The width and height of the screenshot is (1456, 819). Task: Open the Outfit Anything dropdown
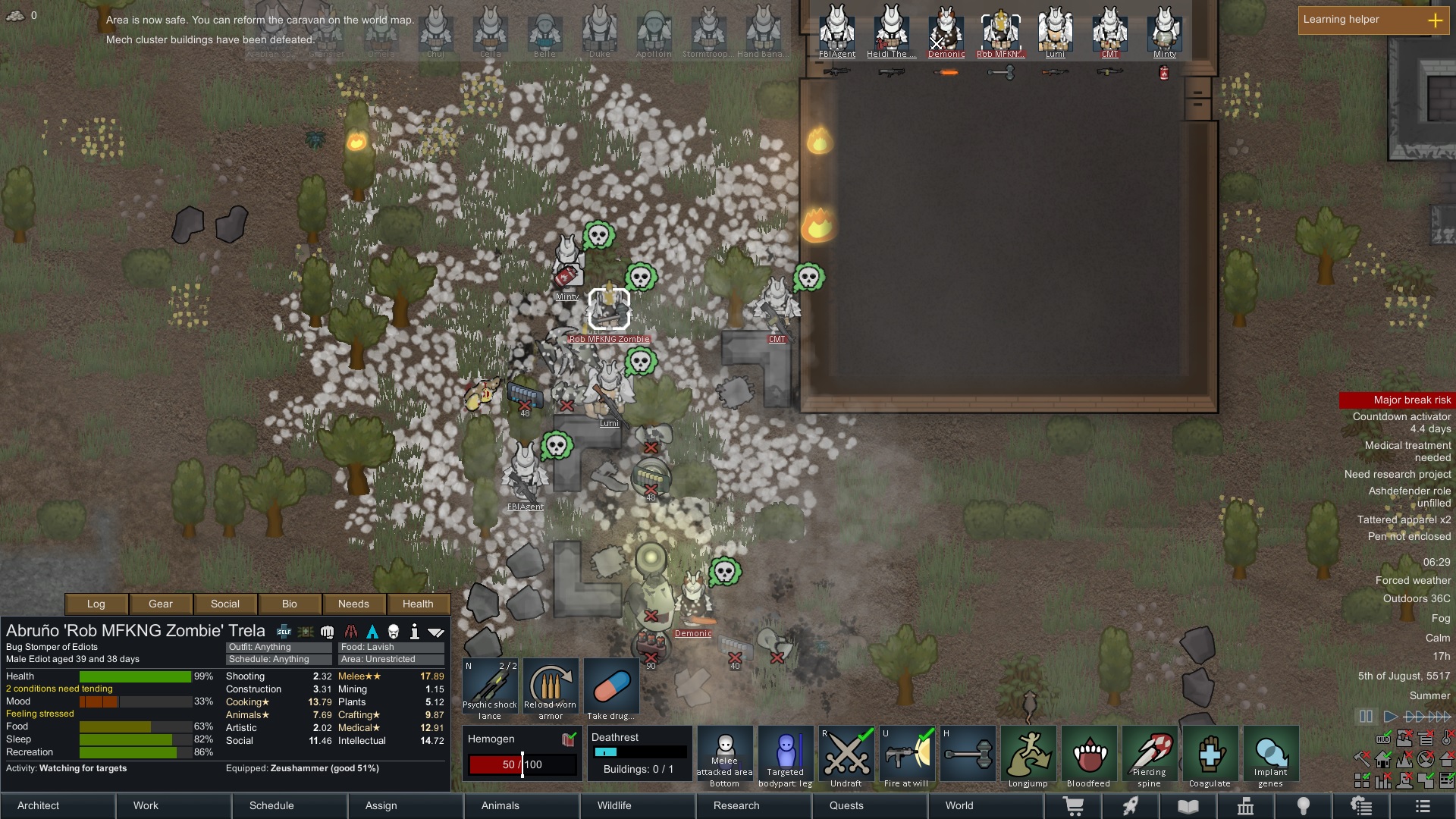pos(278,647)
